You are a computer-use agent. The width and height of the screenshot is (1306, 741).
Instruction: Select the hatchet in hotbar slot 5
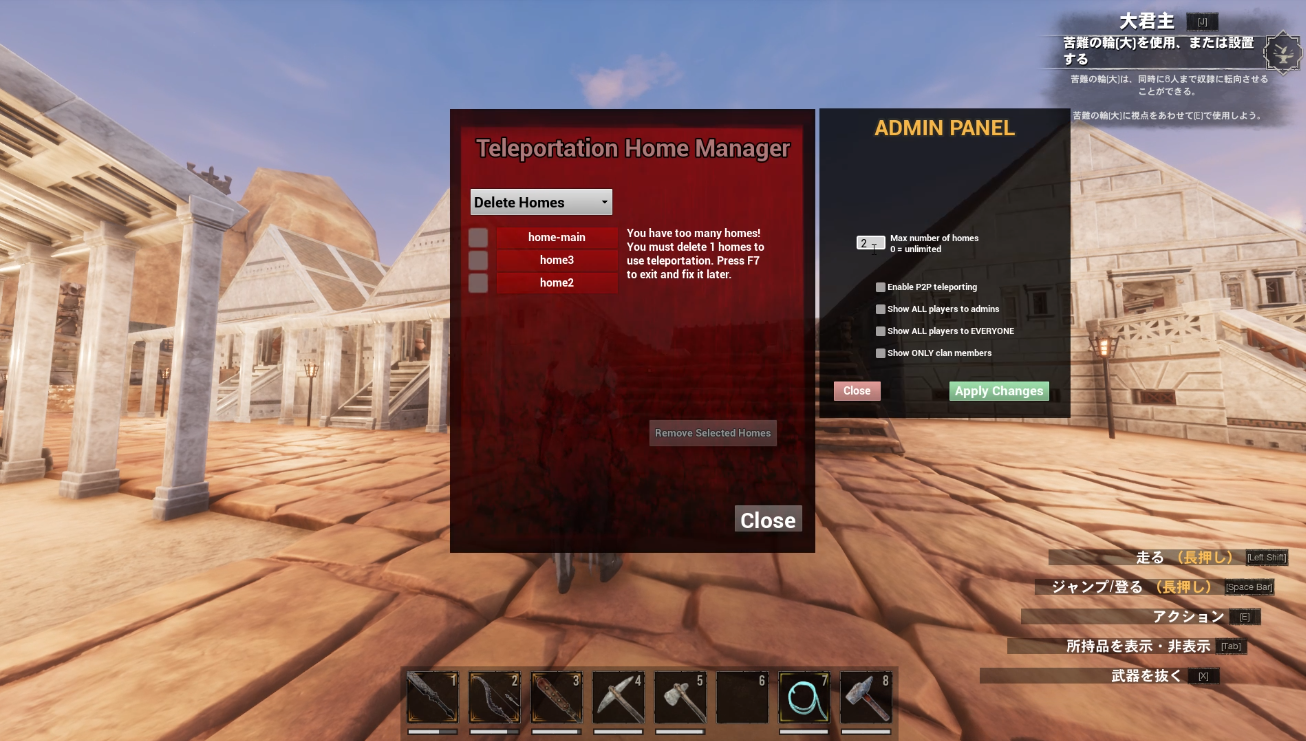[x=680, y=698]
